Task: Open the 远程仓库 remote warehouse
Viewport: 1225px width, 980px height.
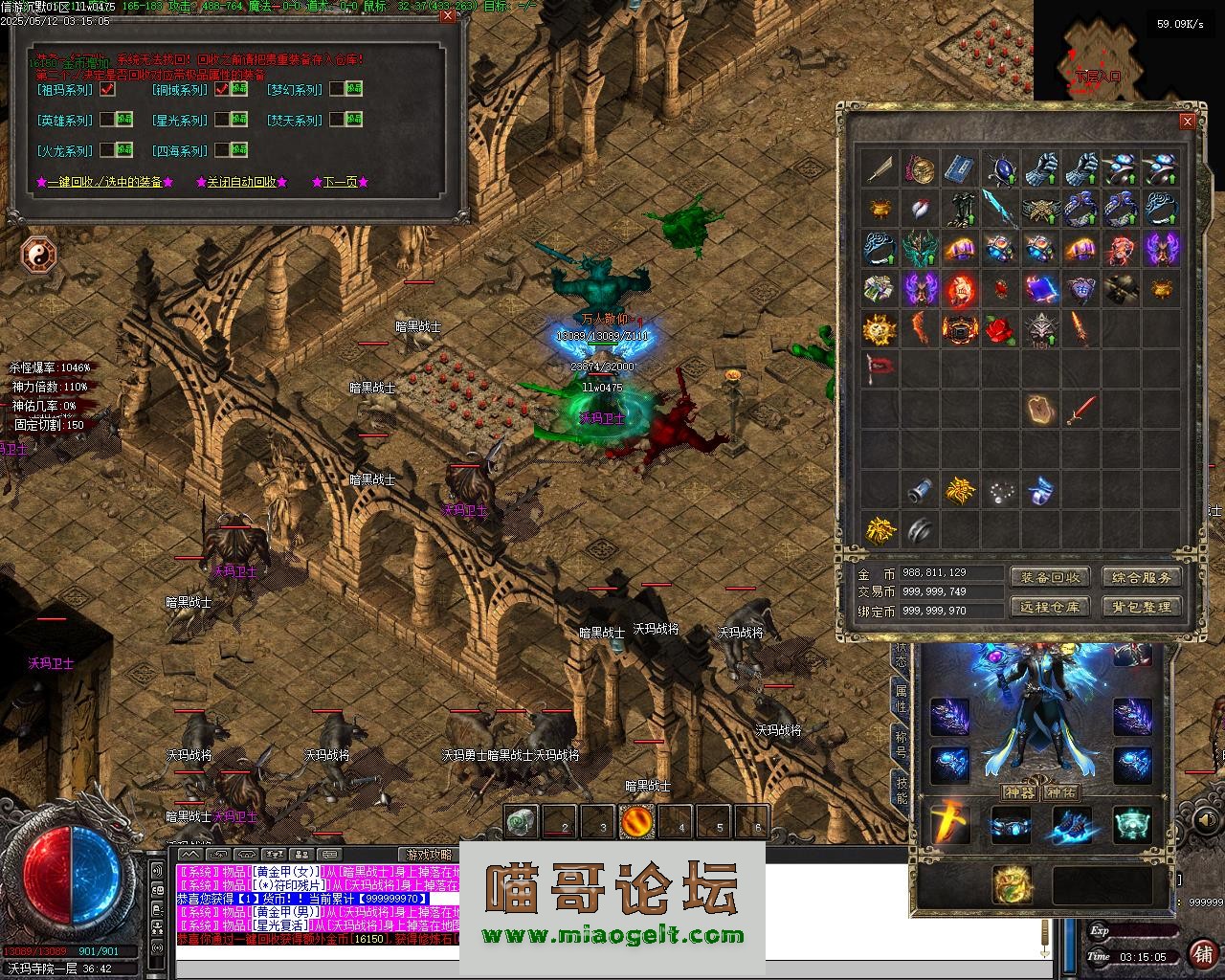Action: tap(1050, 607)
